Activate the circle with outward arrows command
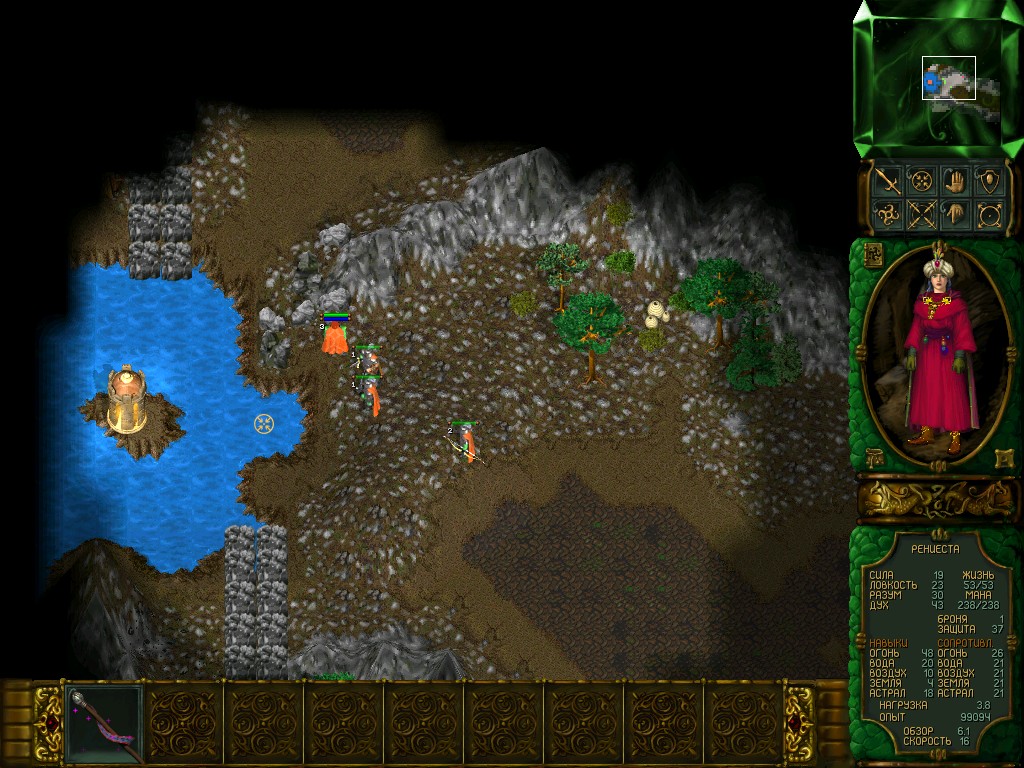 (x=989, y=214)
